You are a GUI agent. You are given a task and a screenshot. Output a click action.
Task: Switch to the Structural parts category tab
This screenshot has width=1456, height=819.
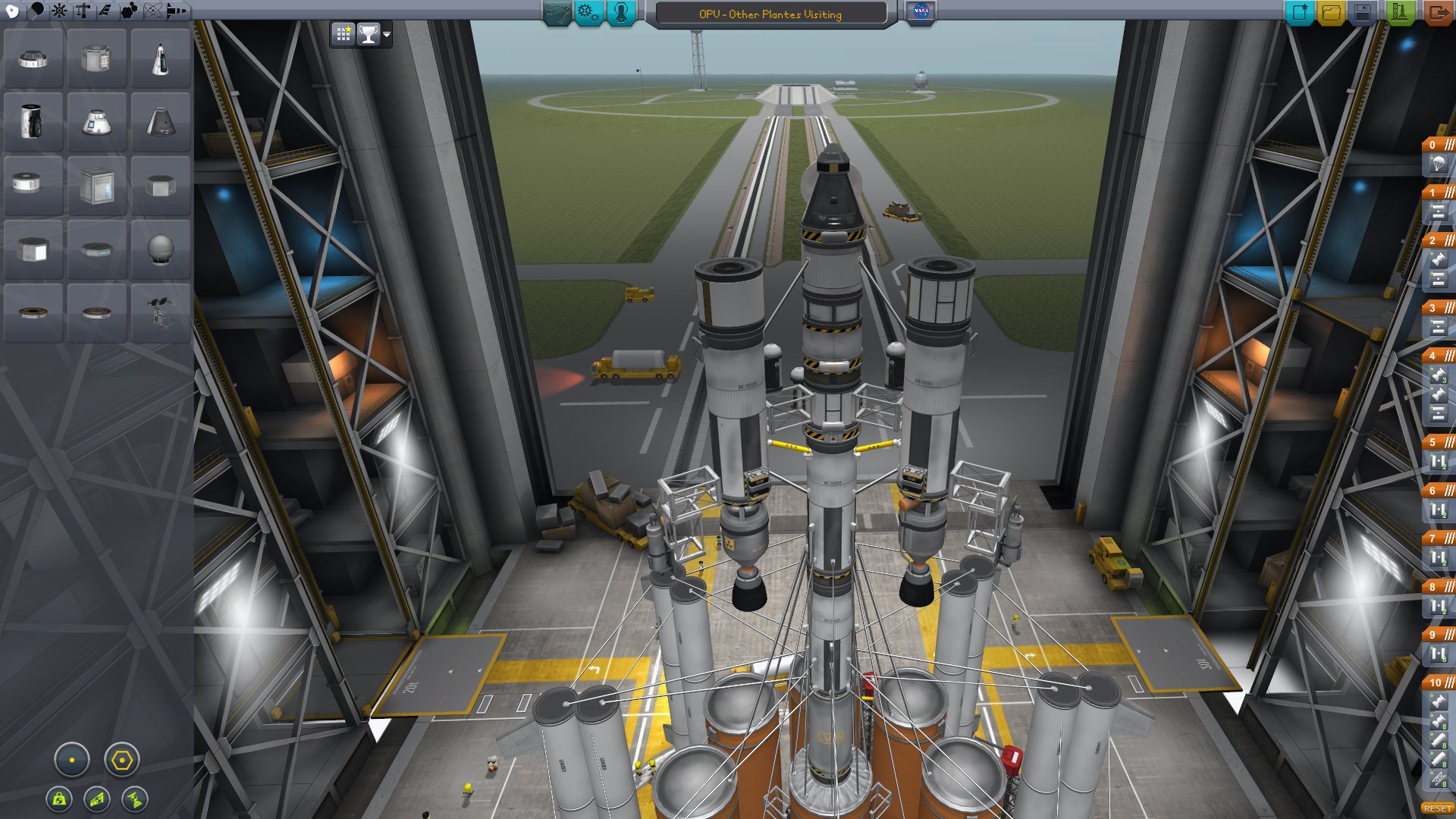point(83,11)
